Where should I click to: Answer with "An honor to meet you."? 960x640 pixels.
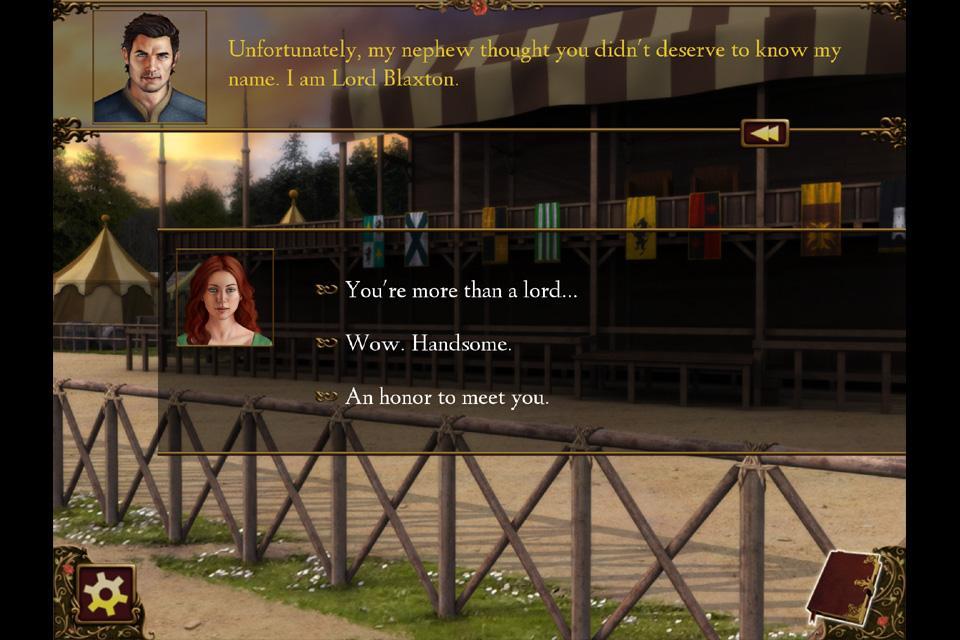pyautogui.click(x=446, y=397)
